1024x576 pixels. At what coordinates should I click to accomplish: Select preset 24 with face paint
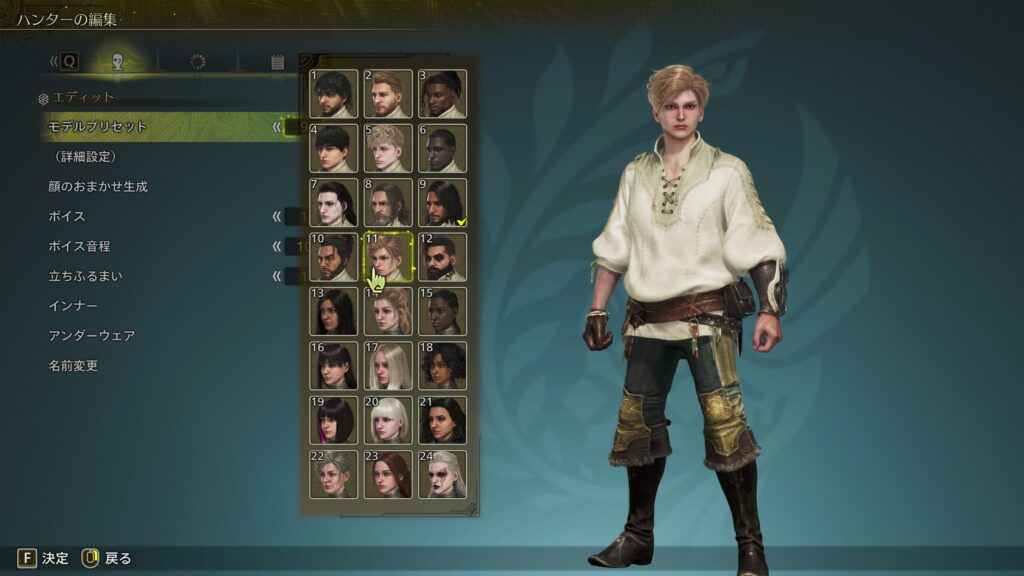442,475
